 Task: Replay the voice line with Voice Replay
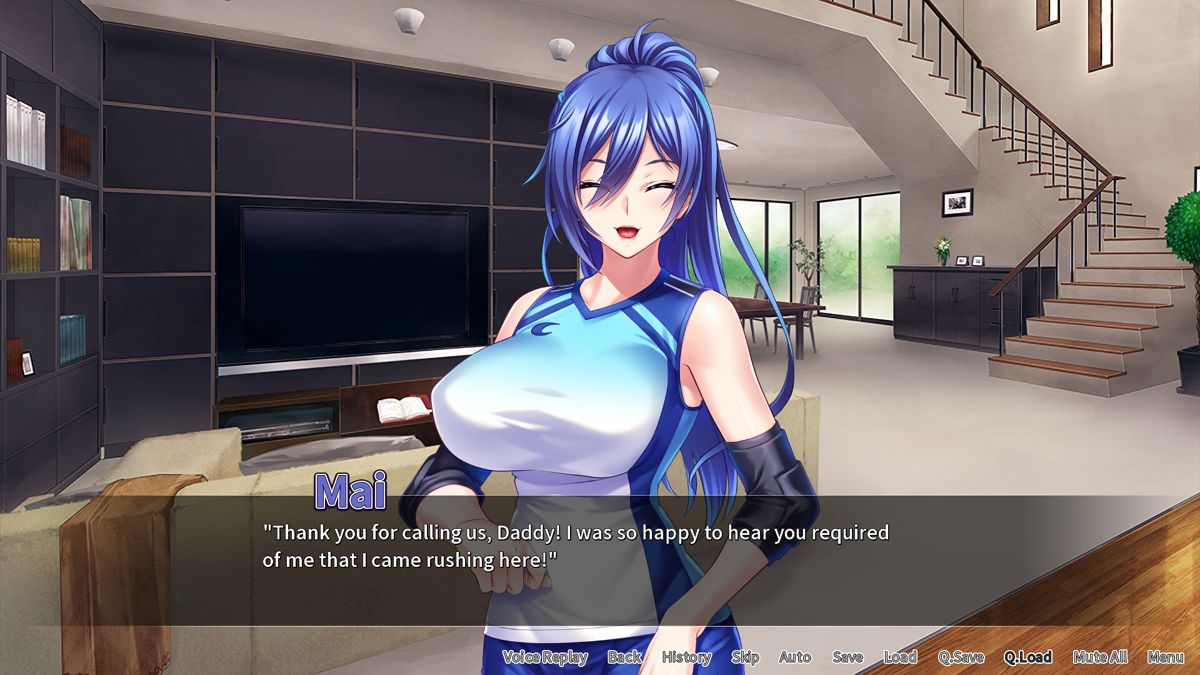point(545,657)
